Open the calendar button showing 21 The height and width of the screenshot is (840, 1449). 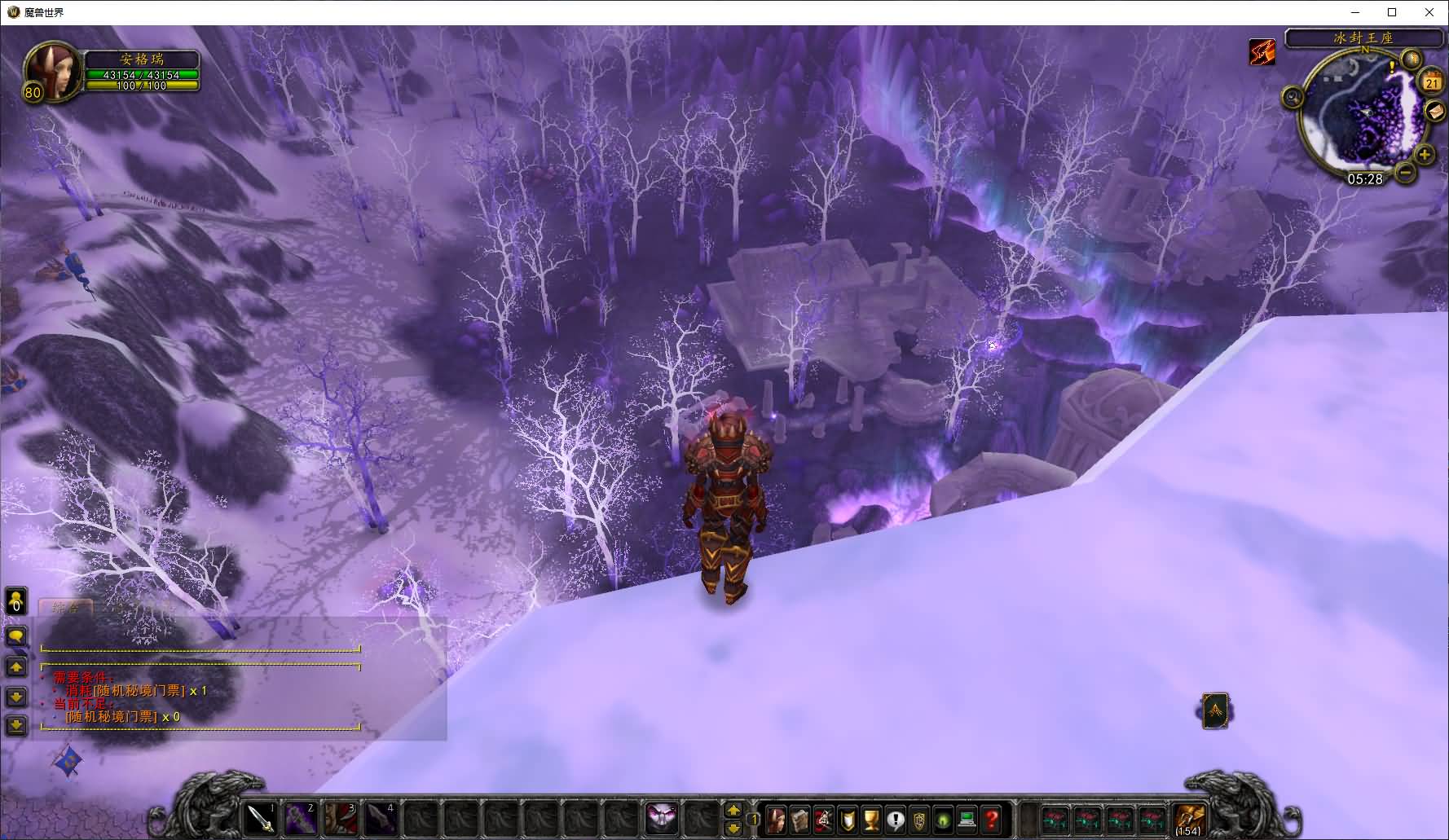point(1432,82)
